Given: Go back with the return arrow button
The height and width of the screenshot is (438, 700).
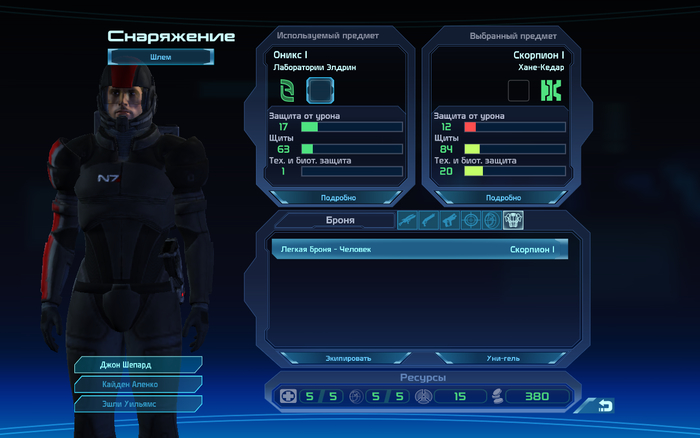Looking at the screenshot, I should 605,405.
